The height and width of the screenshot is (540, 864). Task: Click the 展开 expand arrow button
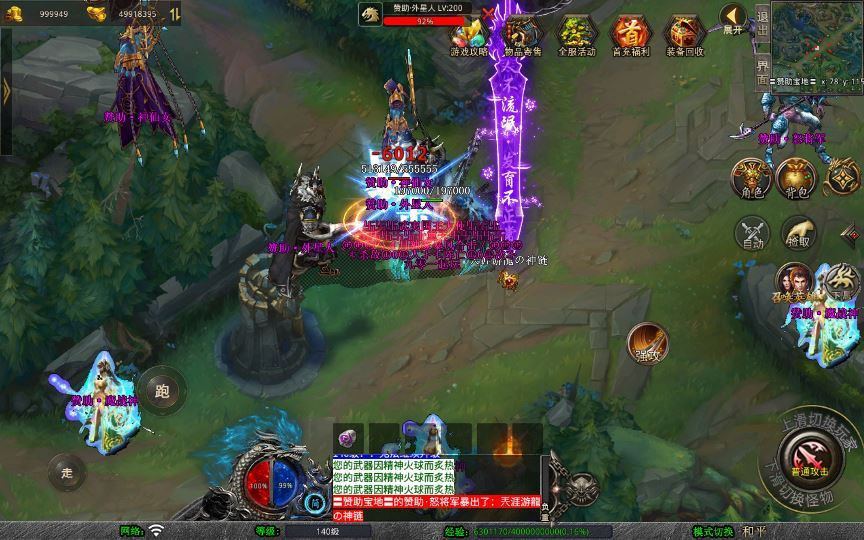click(735, 18)
